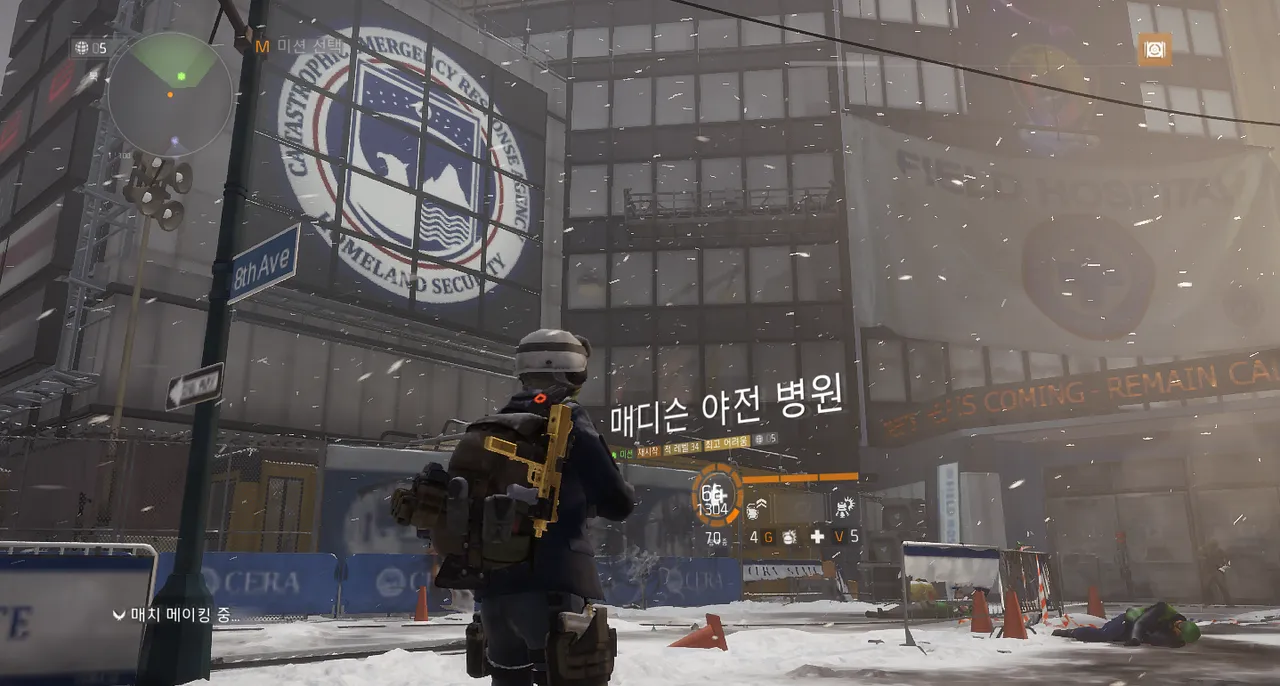Expand the 매치 메이킹 중 matchmaking status
This screenshot has width=1280, height=686.
pos(176,614)
